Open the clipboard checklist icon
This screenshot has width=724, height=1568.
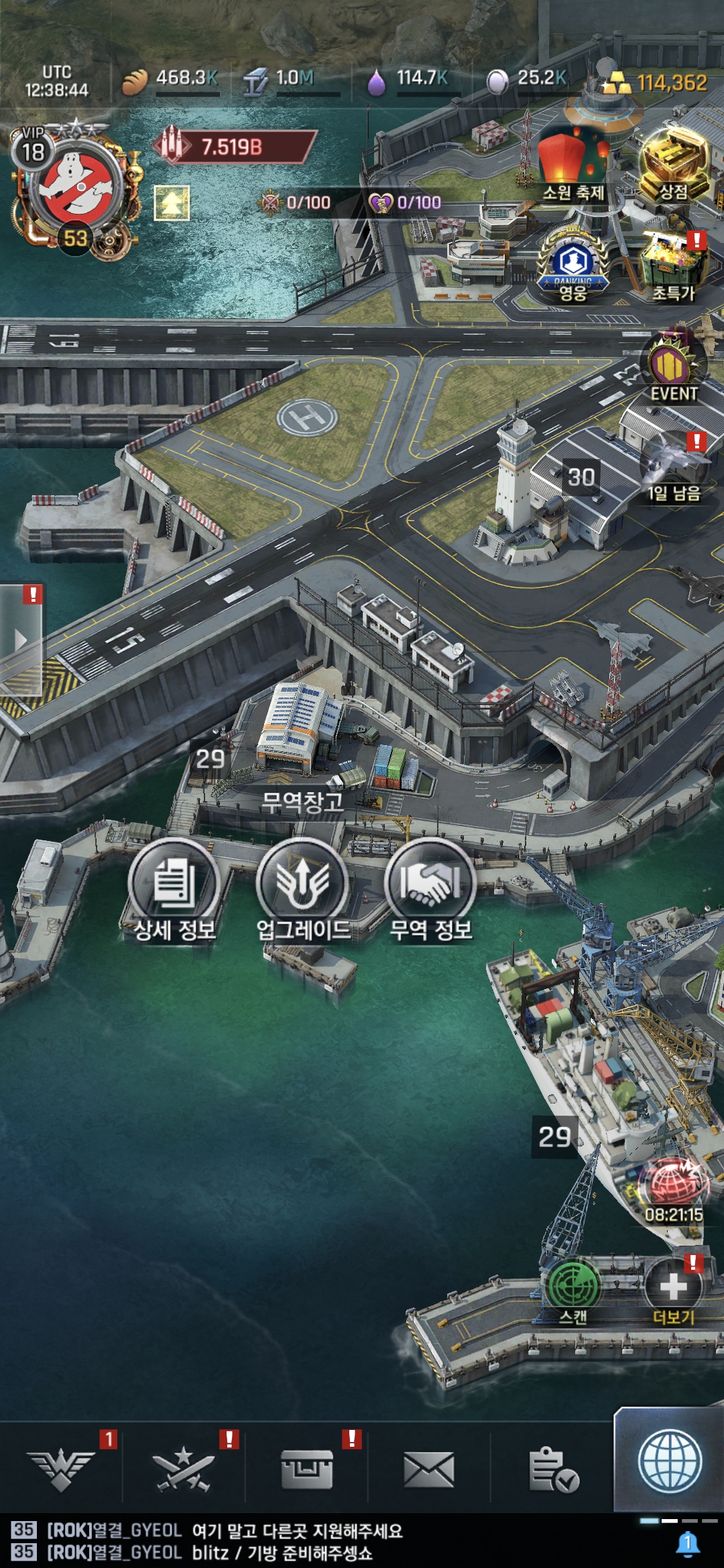point(553,1470)
